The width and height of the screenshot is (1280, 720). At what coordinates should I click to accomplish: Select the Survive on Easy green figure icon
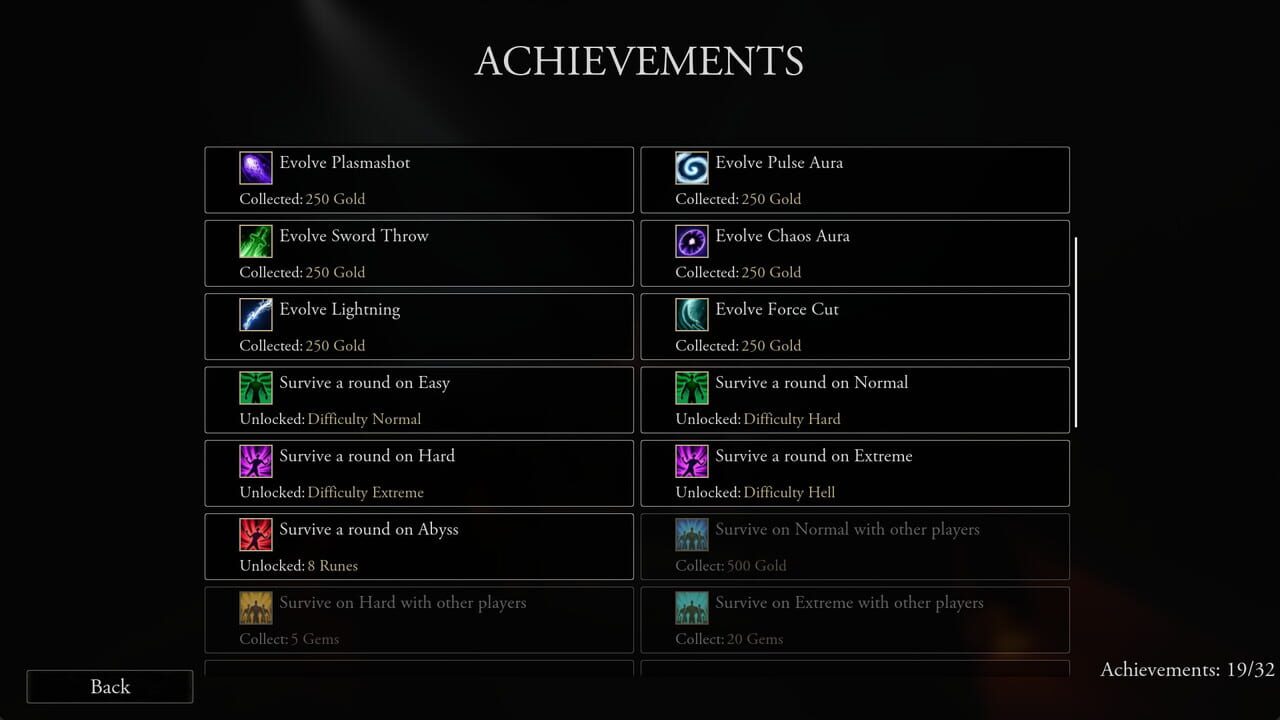[256, 388]
